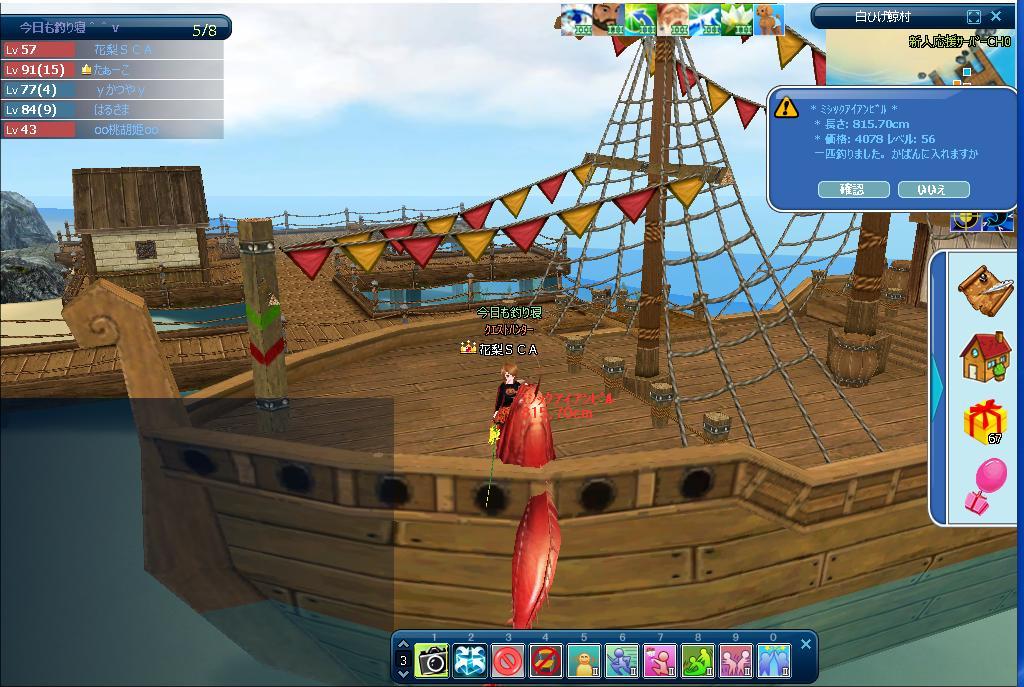Click the brown dog pet buff icon
Image resolution: width=1024 pixels, height=687 pixels.
tap(768, 19)
